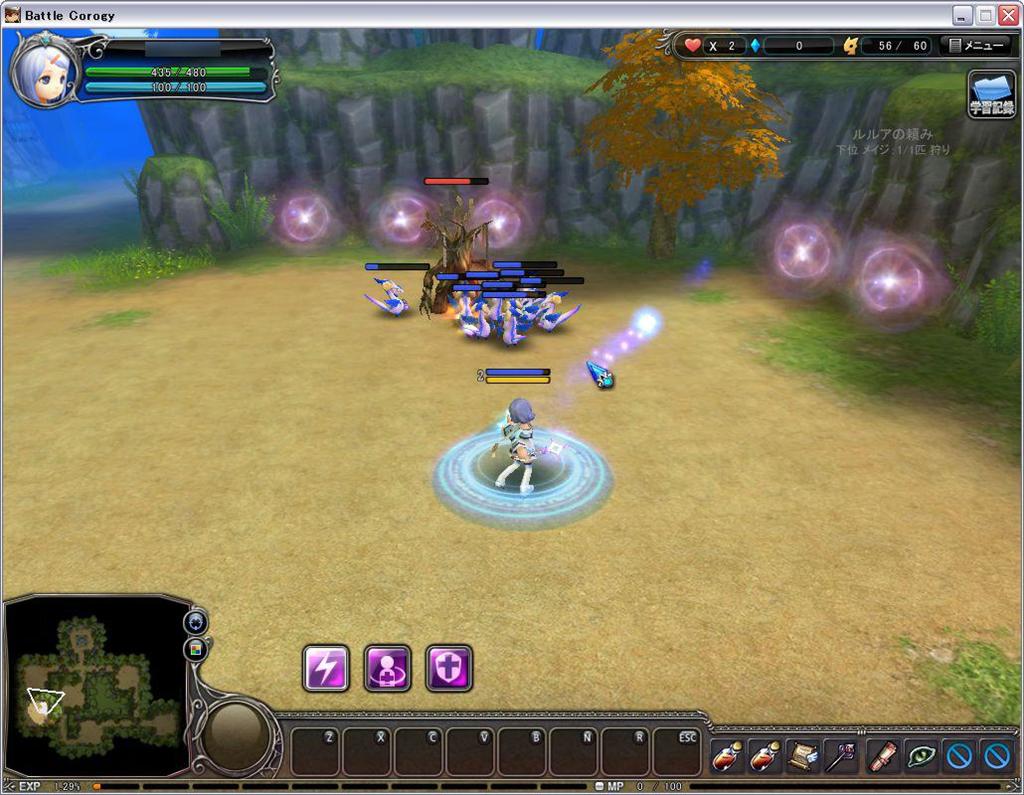Open the 学習記録 study record folder
This screenshot has height=795, width=1024.
point(991,95)
